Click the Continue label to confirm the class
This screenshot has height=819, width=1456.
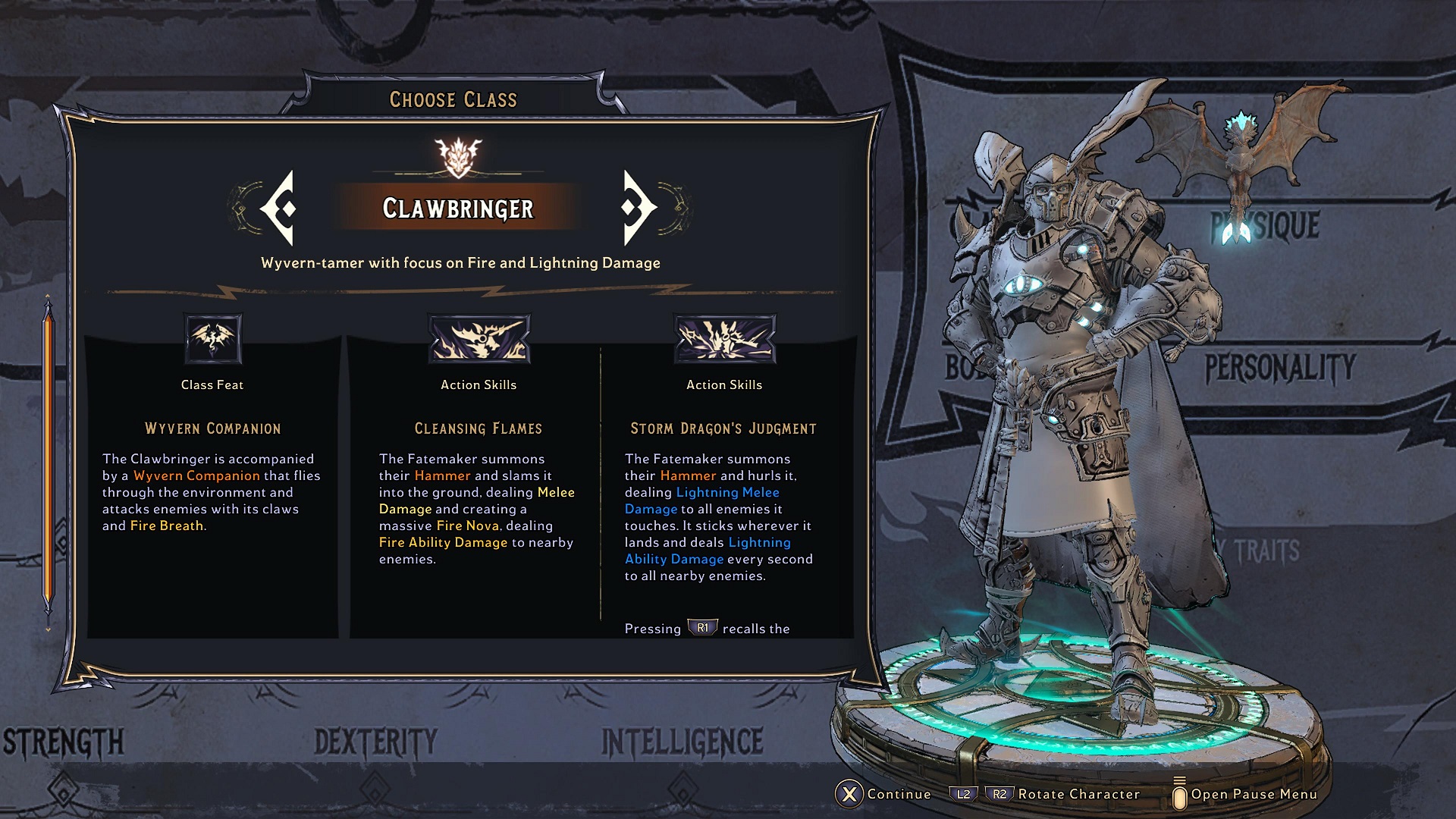coord(899,794)
